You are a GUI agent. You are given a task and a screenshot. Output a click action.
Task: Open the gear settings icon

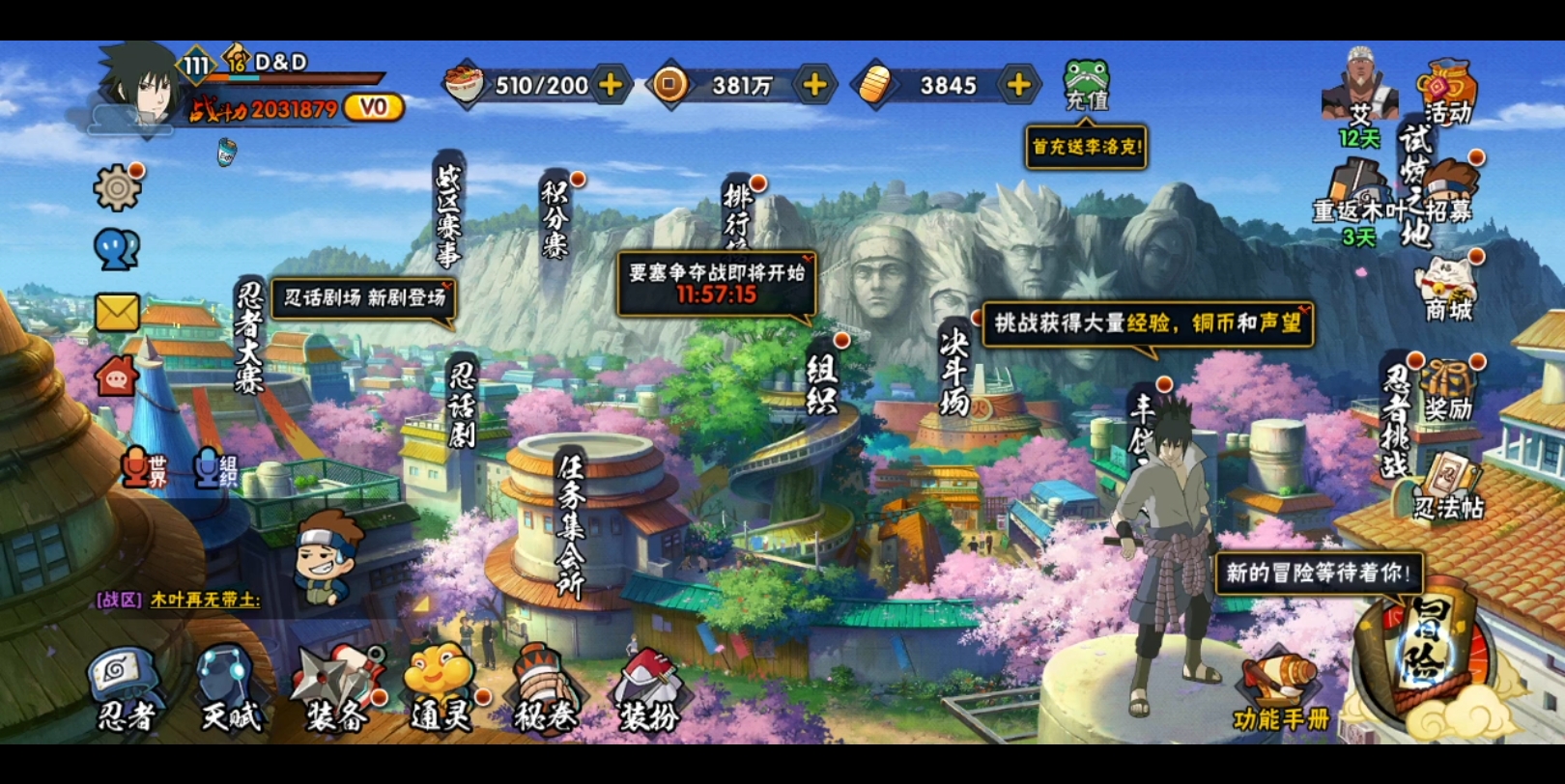(x=117, y=187)
